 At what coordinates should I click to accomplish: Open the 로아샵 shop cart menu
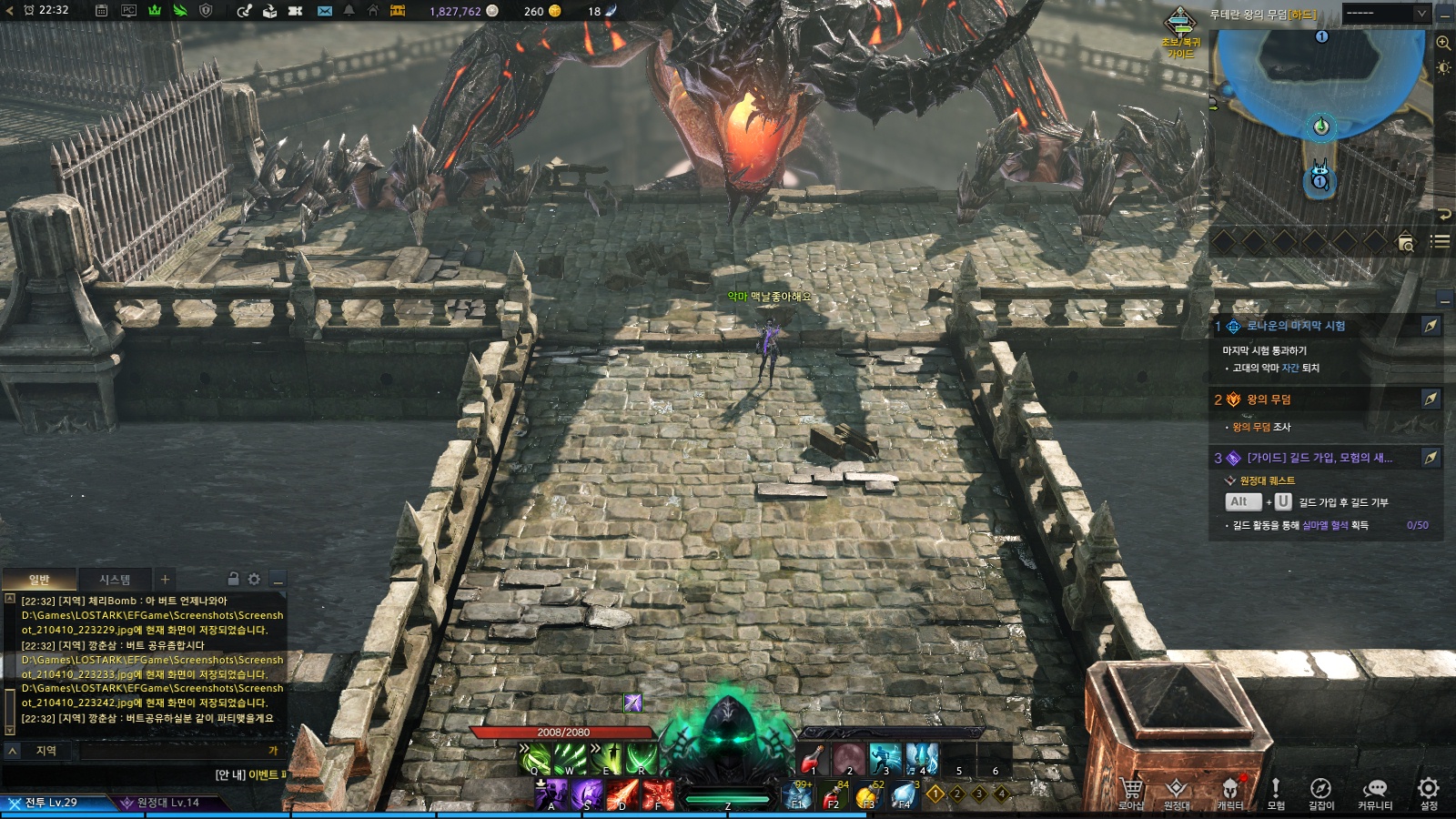pyautogui.click(x=1131, y=792)
